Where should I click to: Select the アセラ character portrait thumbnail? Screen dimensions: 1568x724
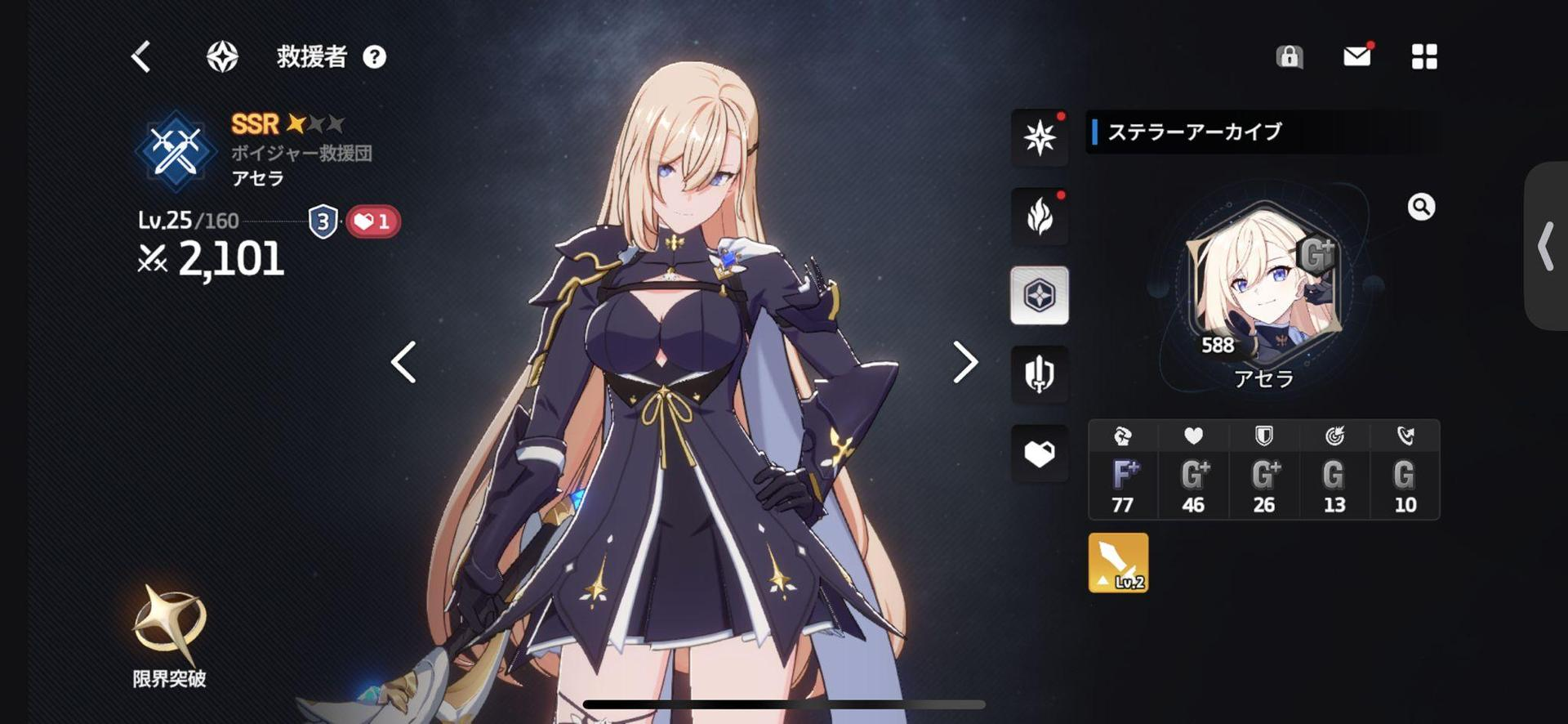pos(1262,290)
